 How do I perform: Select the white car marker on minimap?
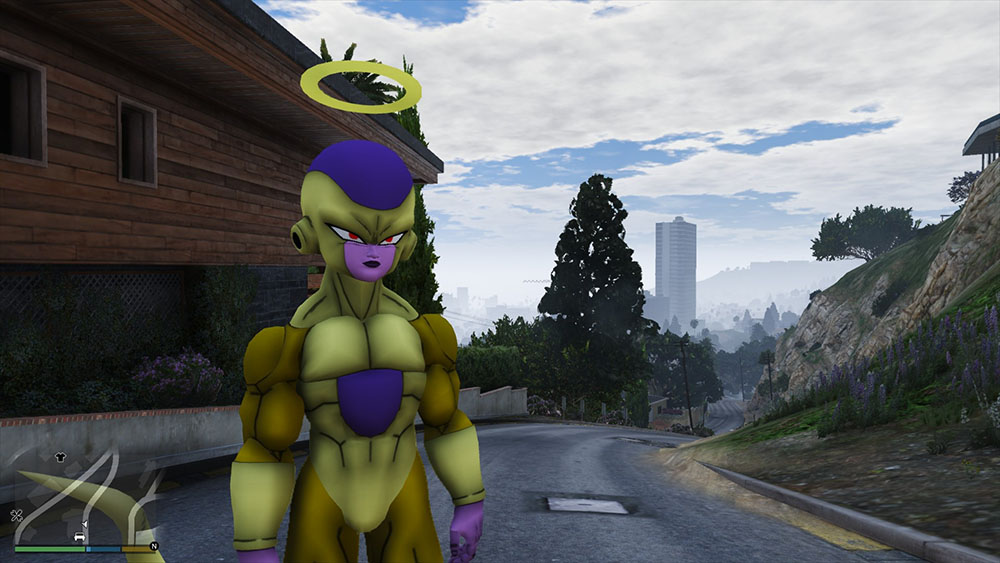(79, 537)
